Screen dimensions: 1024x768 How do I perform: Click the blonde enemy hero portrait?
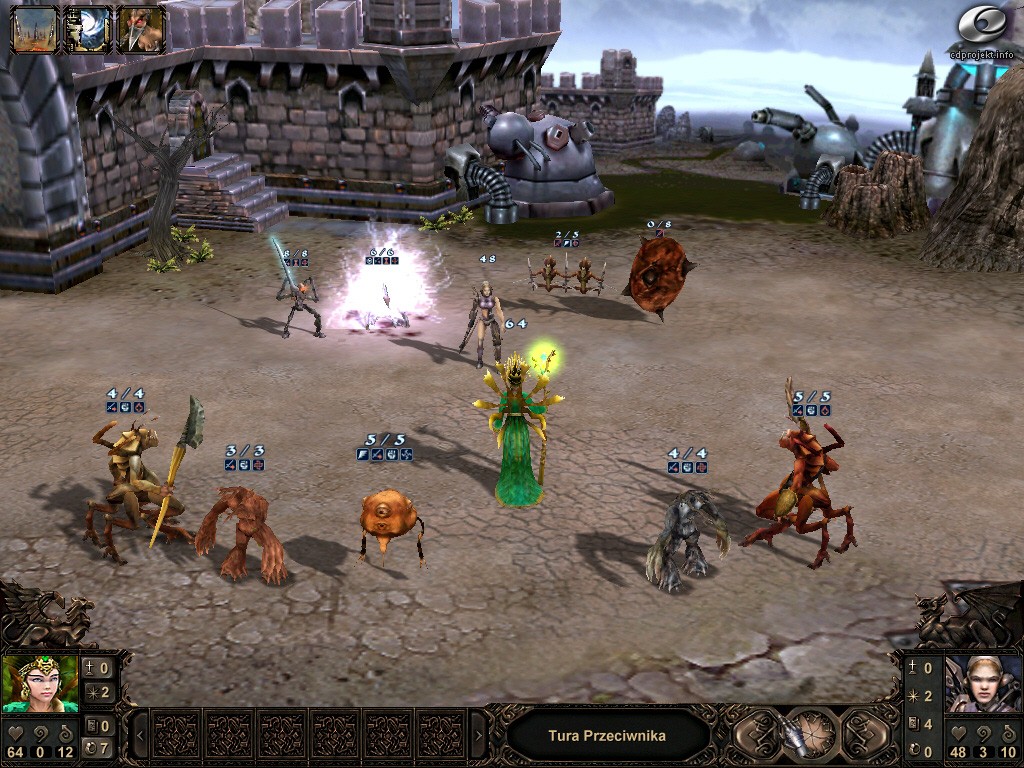pos(983,682)
